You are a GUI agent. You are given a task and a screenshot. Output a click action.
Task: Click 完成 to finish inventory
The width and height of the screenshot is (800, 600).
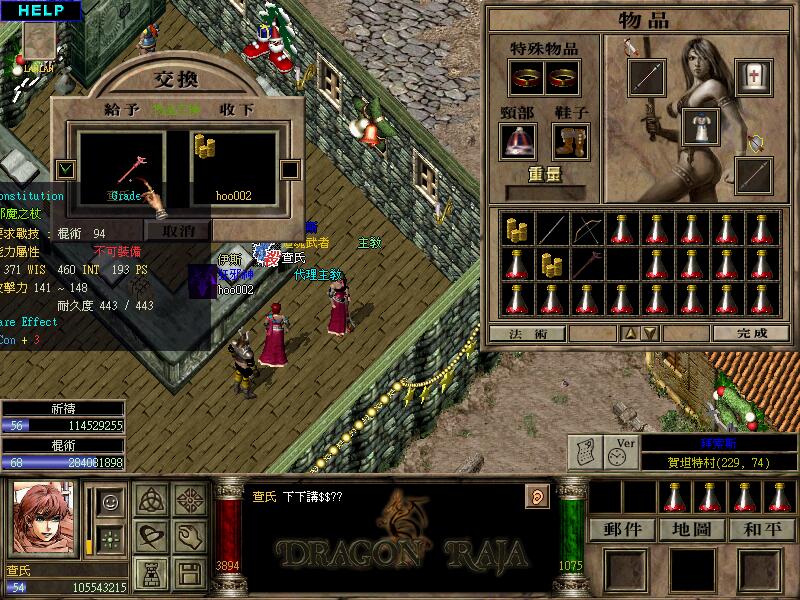tap(750, 333)
